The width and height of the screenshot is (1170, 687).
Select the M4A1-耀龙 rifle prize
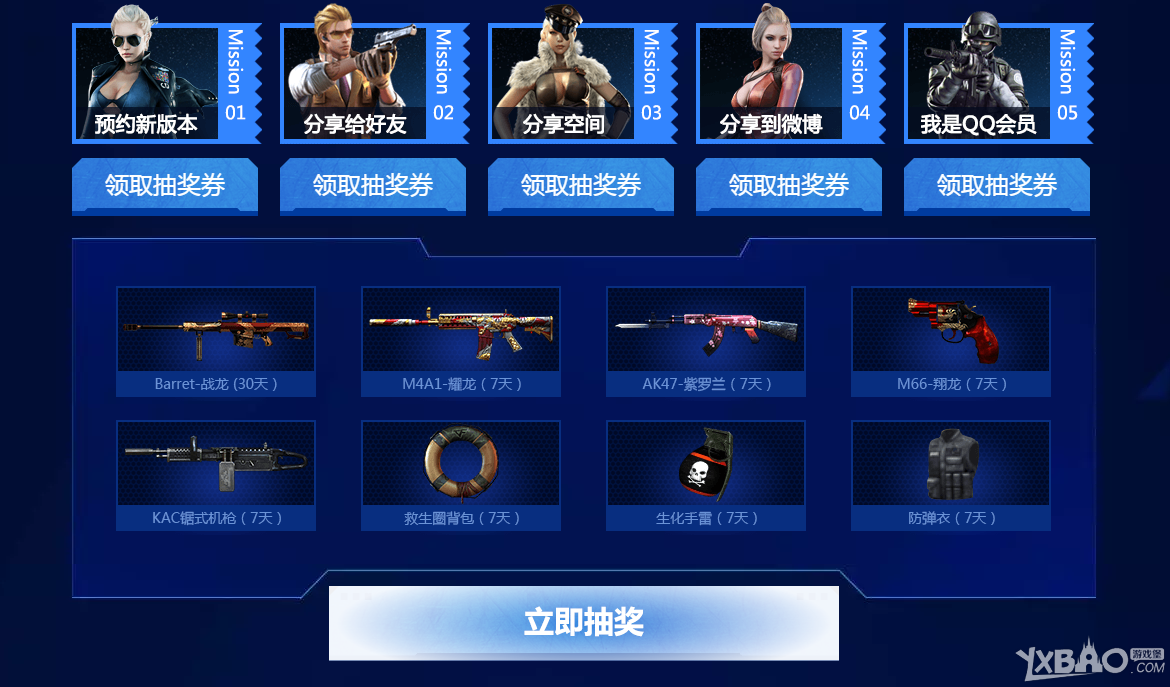click(461, 341)
